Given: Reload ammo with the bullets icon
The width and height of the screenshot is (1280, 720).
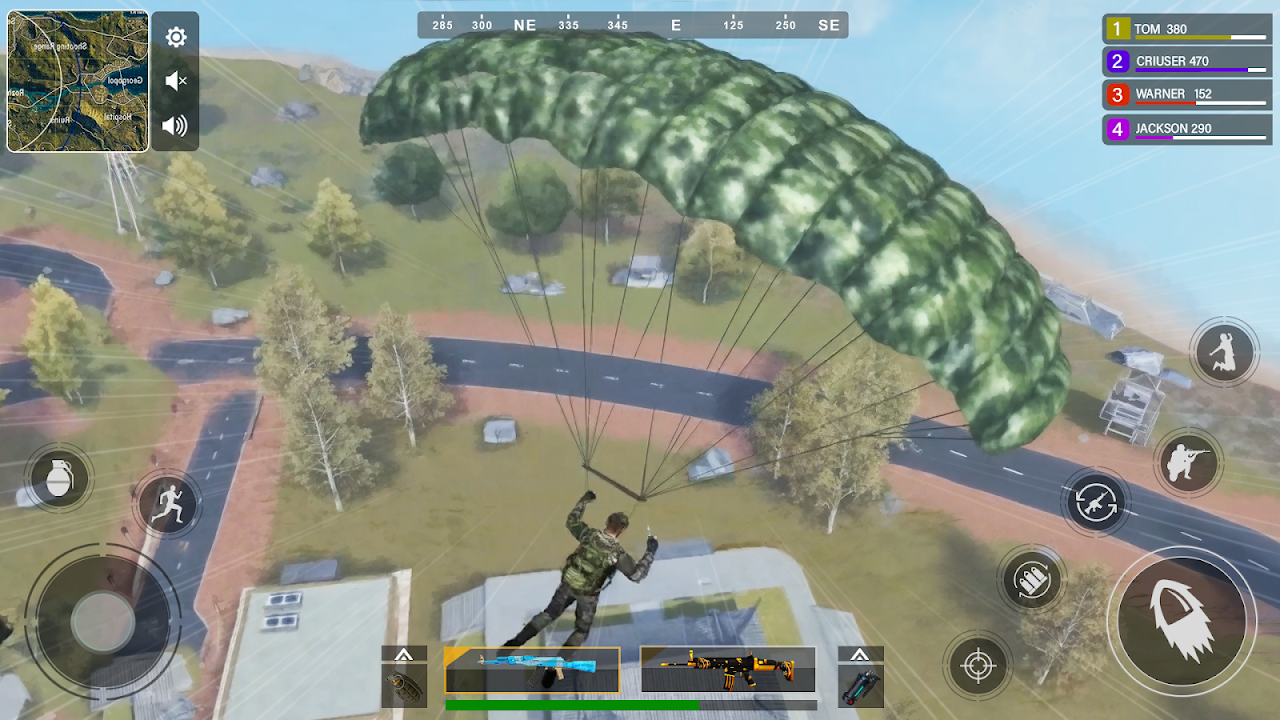Looking at the screenshot, I should click(x=1031, y=579).
